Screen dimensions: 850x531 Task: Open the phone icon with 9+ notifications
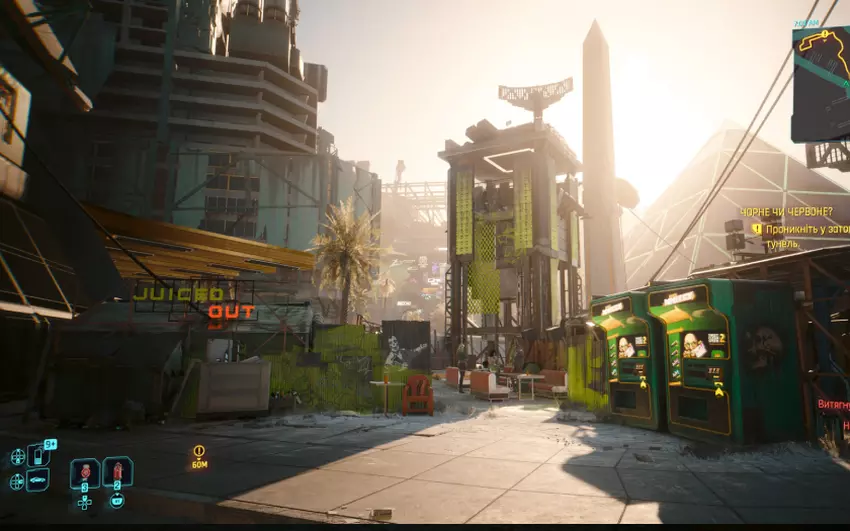pyautogui.click(x=38, y=456)
